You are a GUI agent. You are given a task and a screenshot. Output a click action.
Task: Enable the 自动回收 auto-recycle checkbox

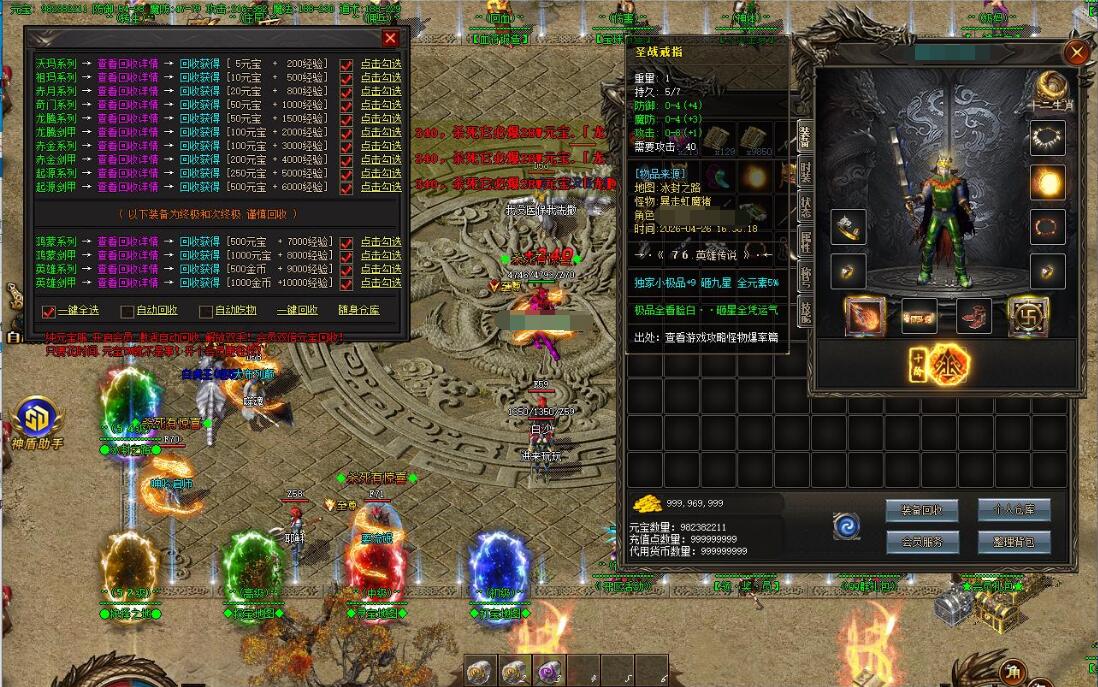pyautogui.click(x=127, y=311)
